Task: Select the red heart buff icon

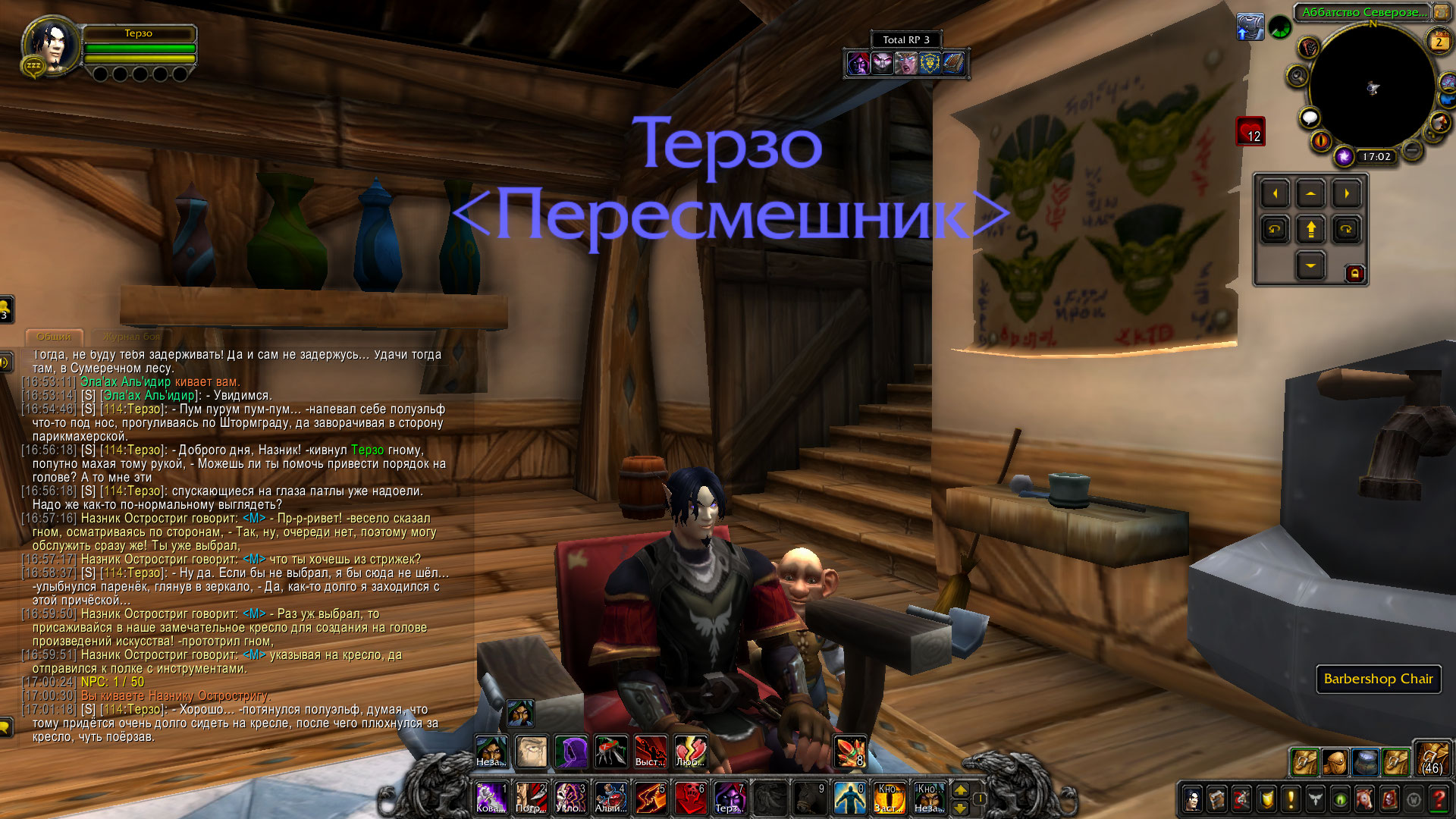Action: [x=1250, y=131]
